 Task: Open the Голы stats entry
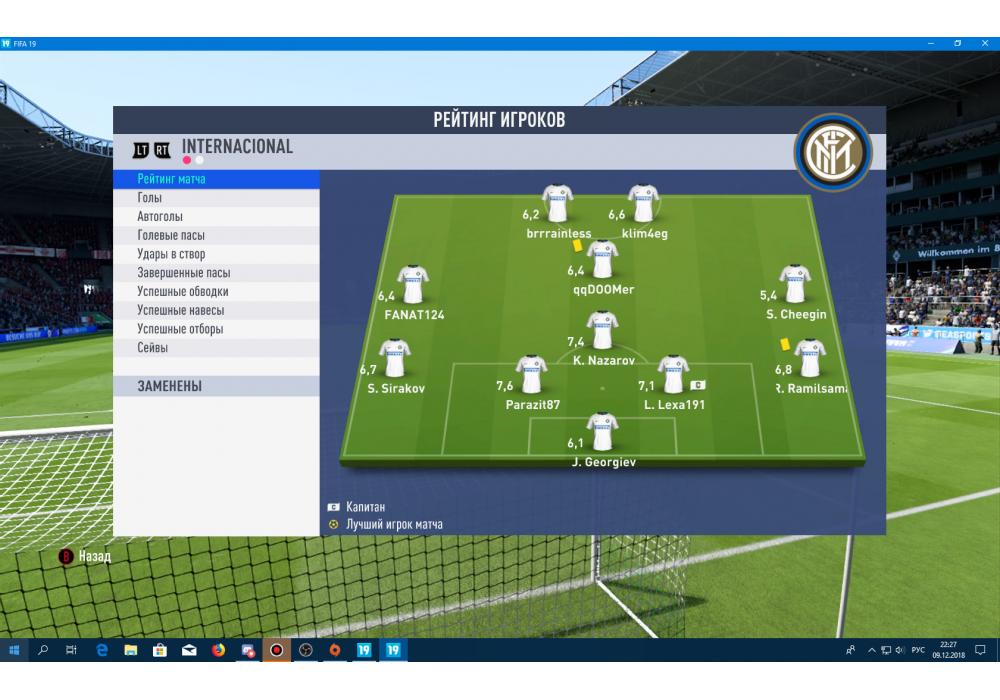point(150,198)
